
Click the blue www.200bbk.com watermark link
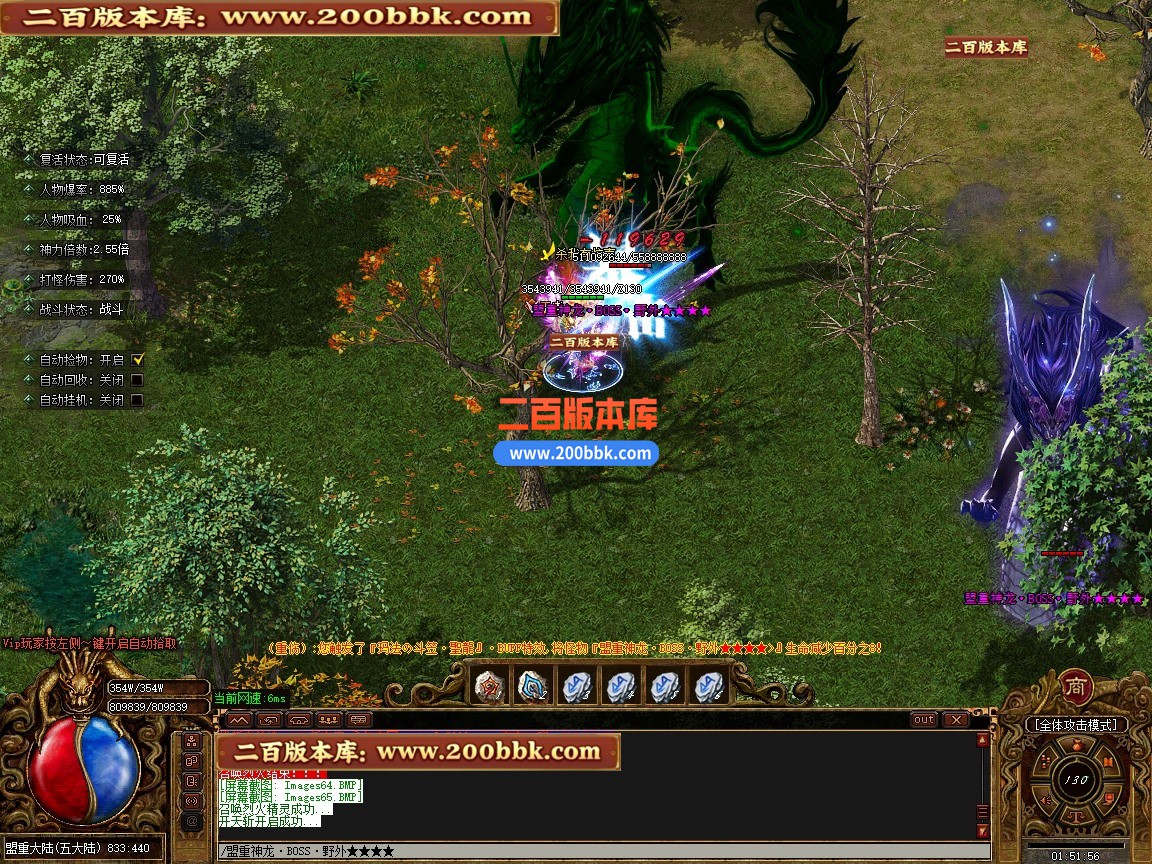coord(576,453)
